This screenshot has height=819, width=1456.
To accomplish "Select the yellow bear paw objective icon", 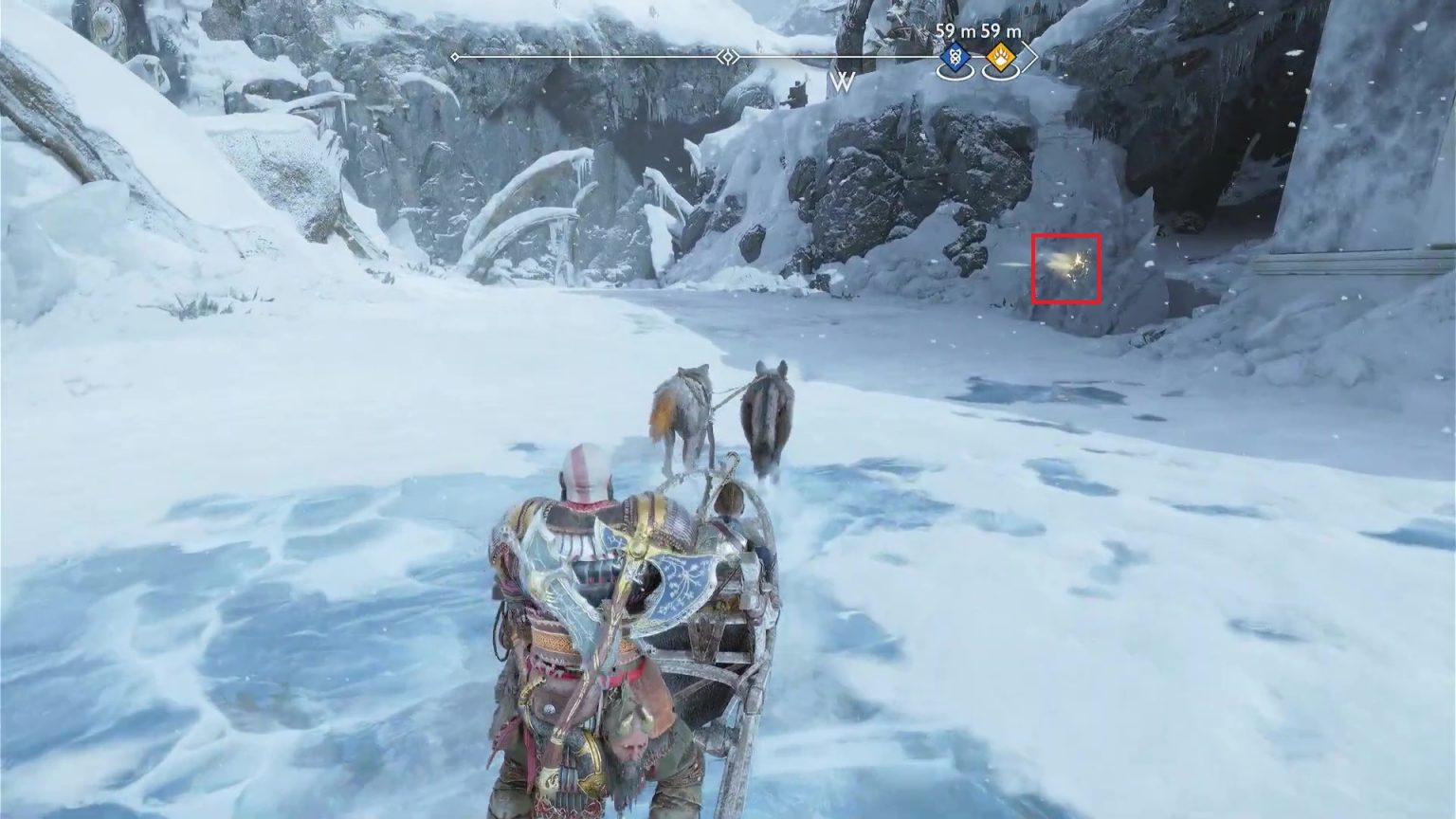I will click(x=1002, y=57).
